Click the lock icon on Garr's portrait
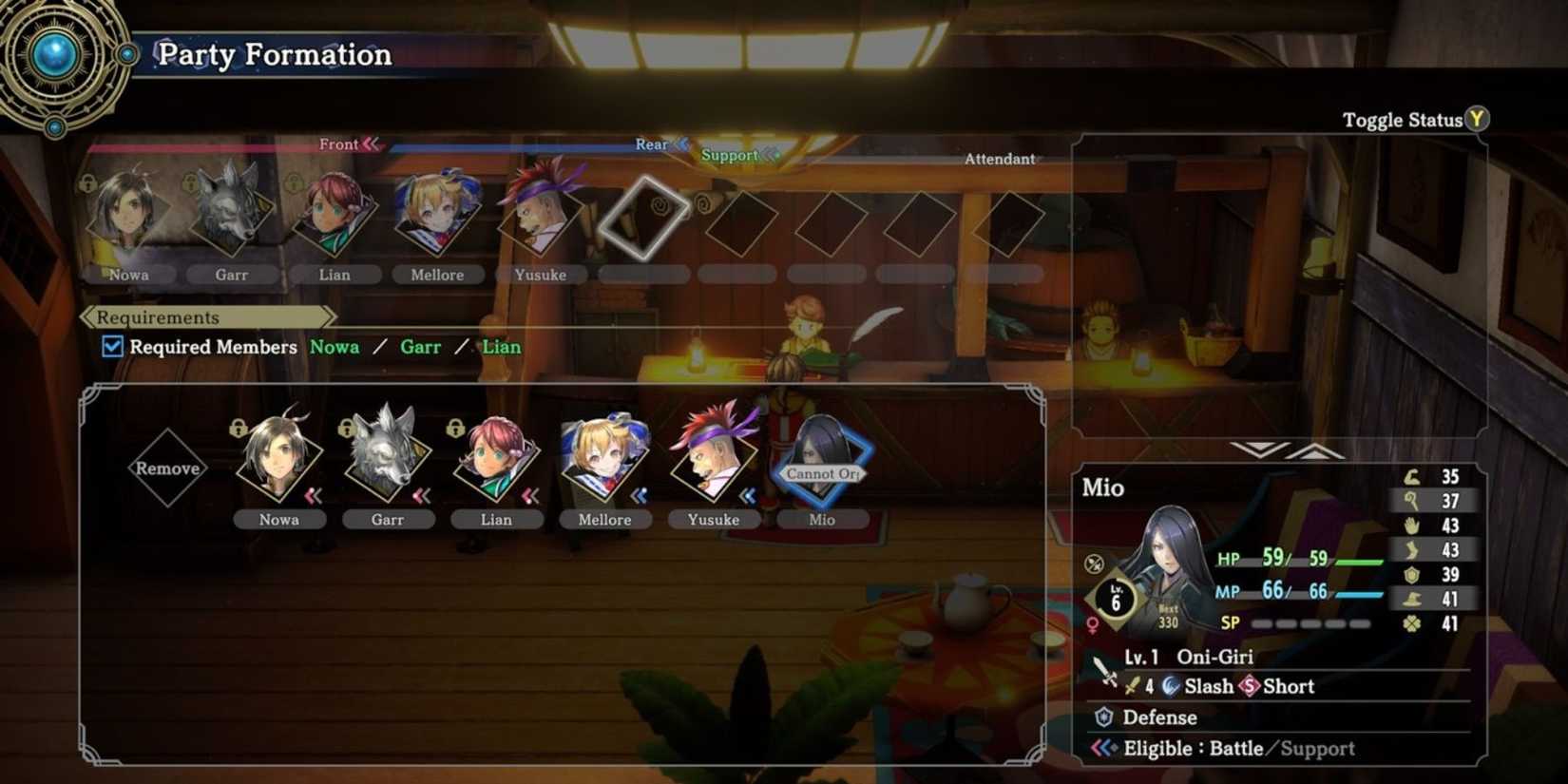Viewport: 1568px width, 784px height. click(x=345, y=429)
